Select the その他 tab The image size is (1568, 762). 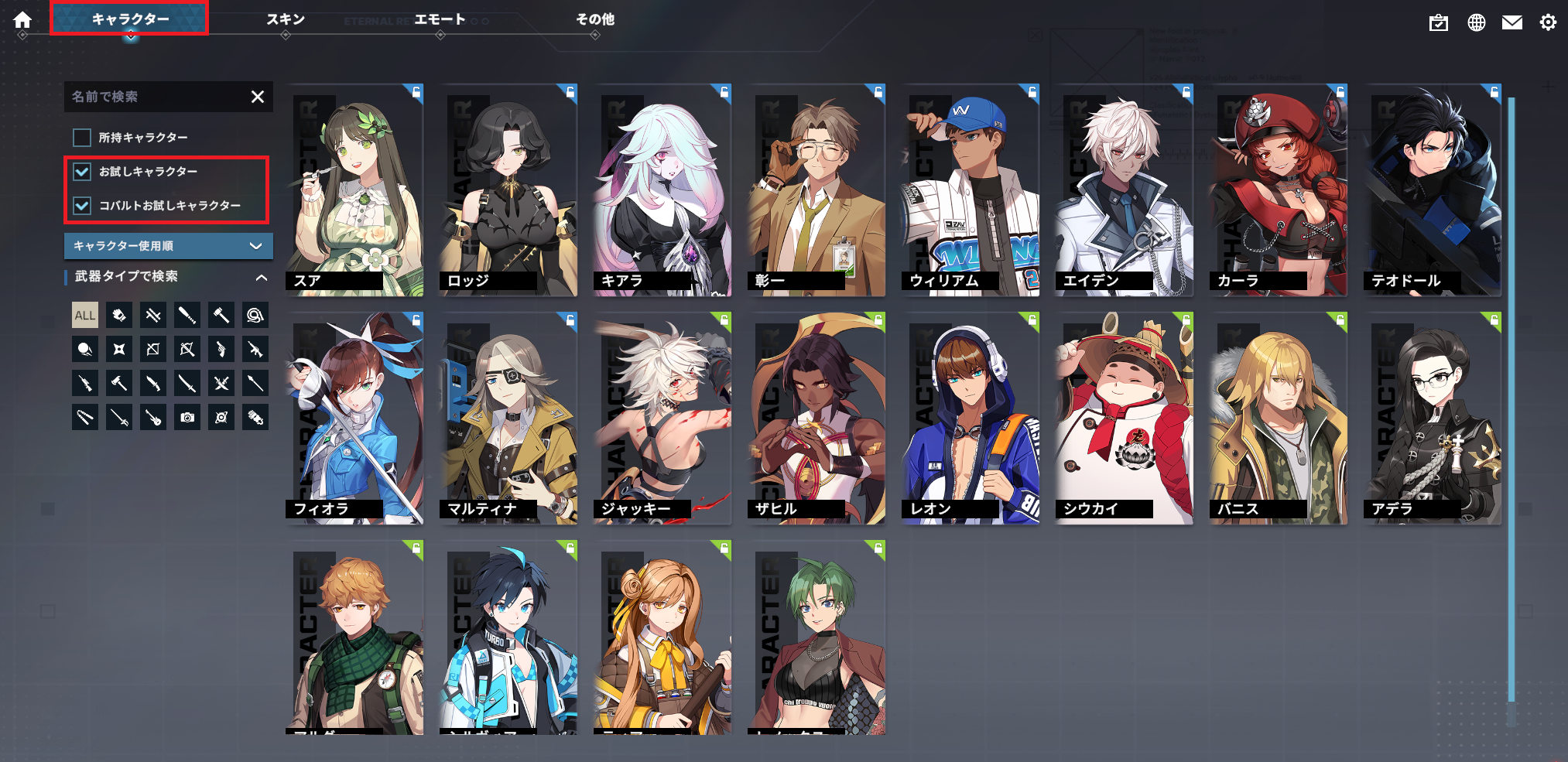tap(594, 19)
